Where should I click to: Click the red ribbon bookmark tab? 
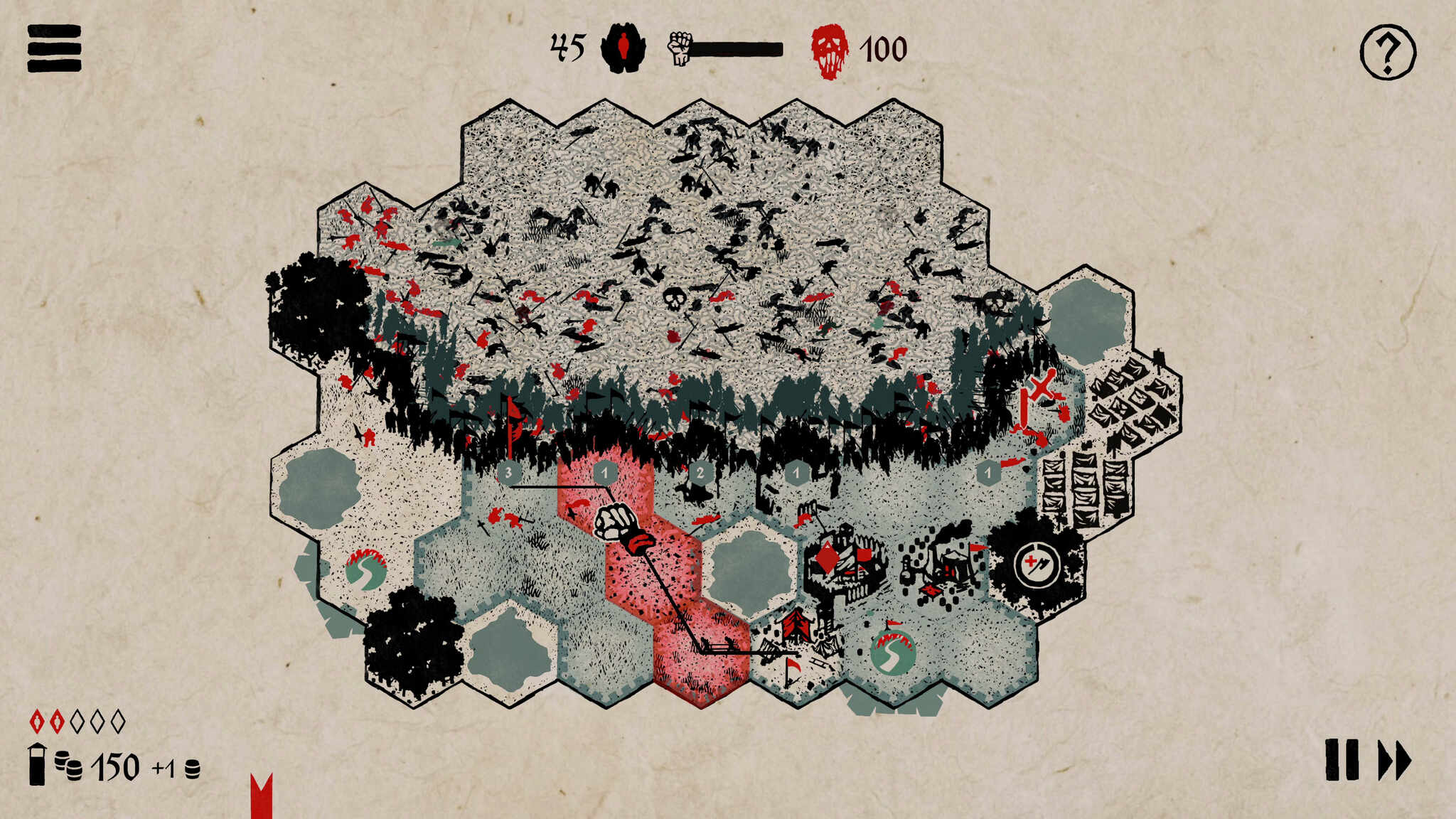[262, 796]
